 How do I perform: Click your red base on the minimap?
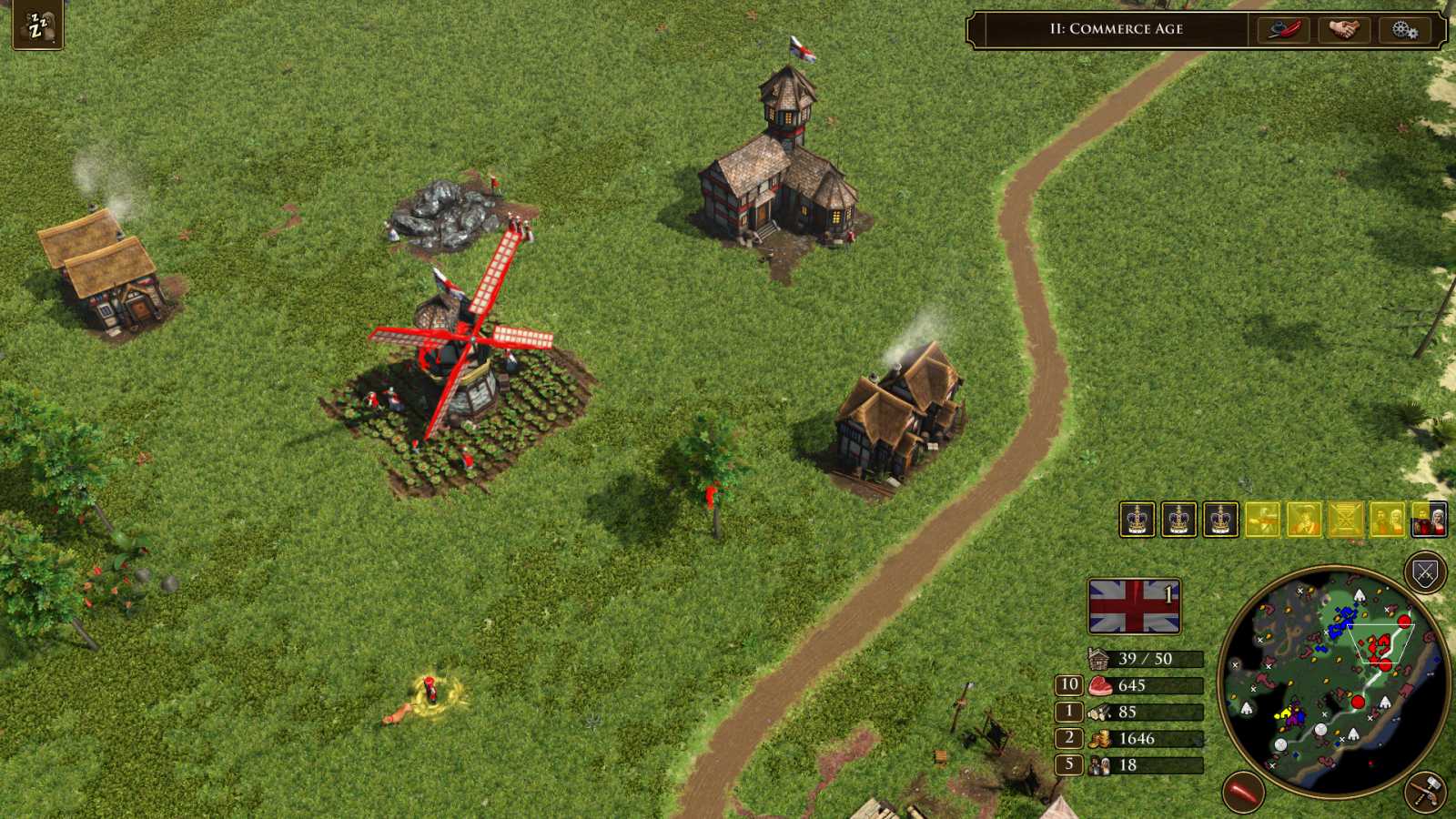(x=1376, y=645)
